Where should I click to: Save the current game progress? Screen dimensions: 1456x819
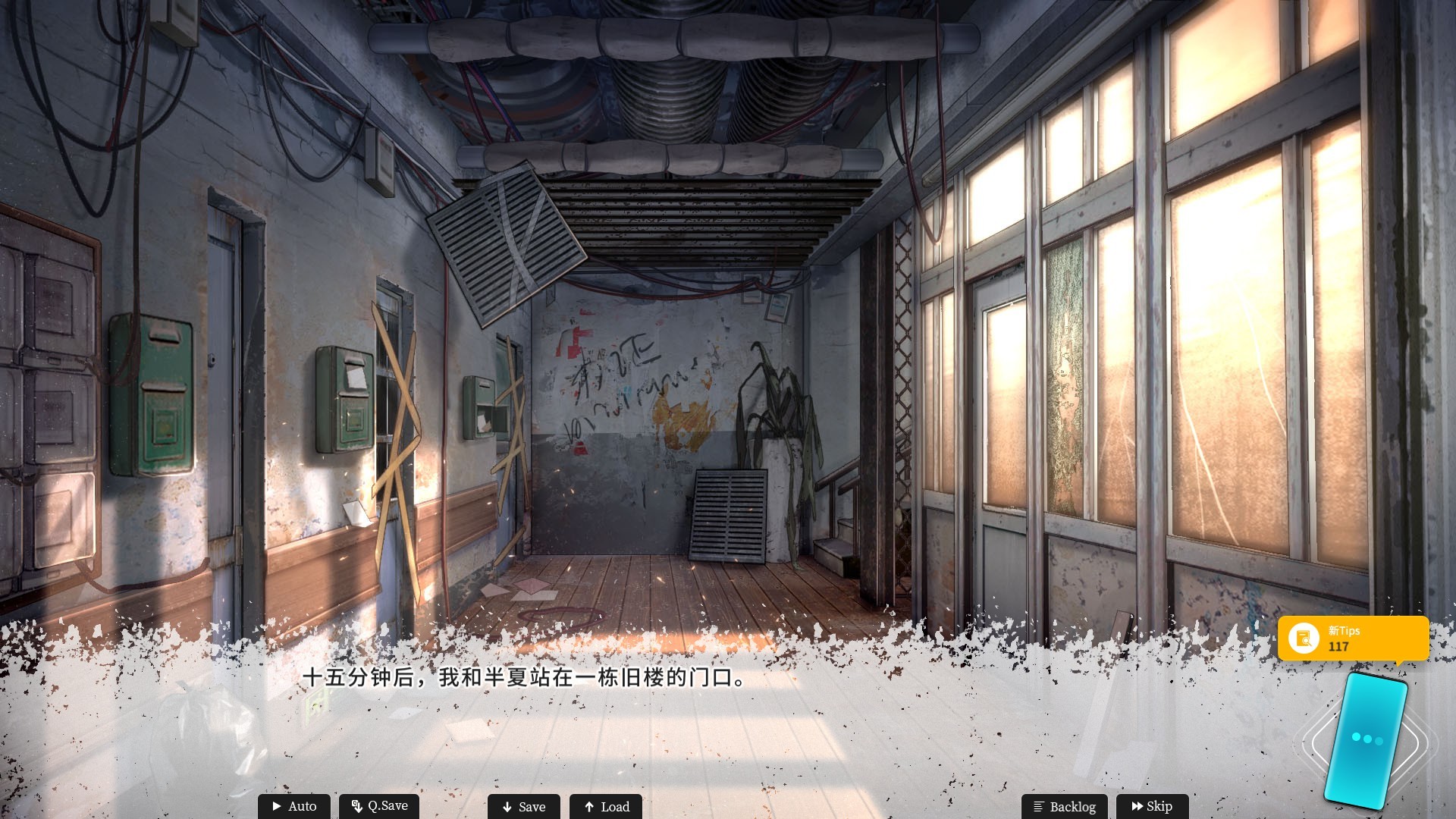[523, 806]
